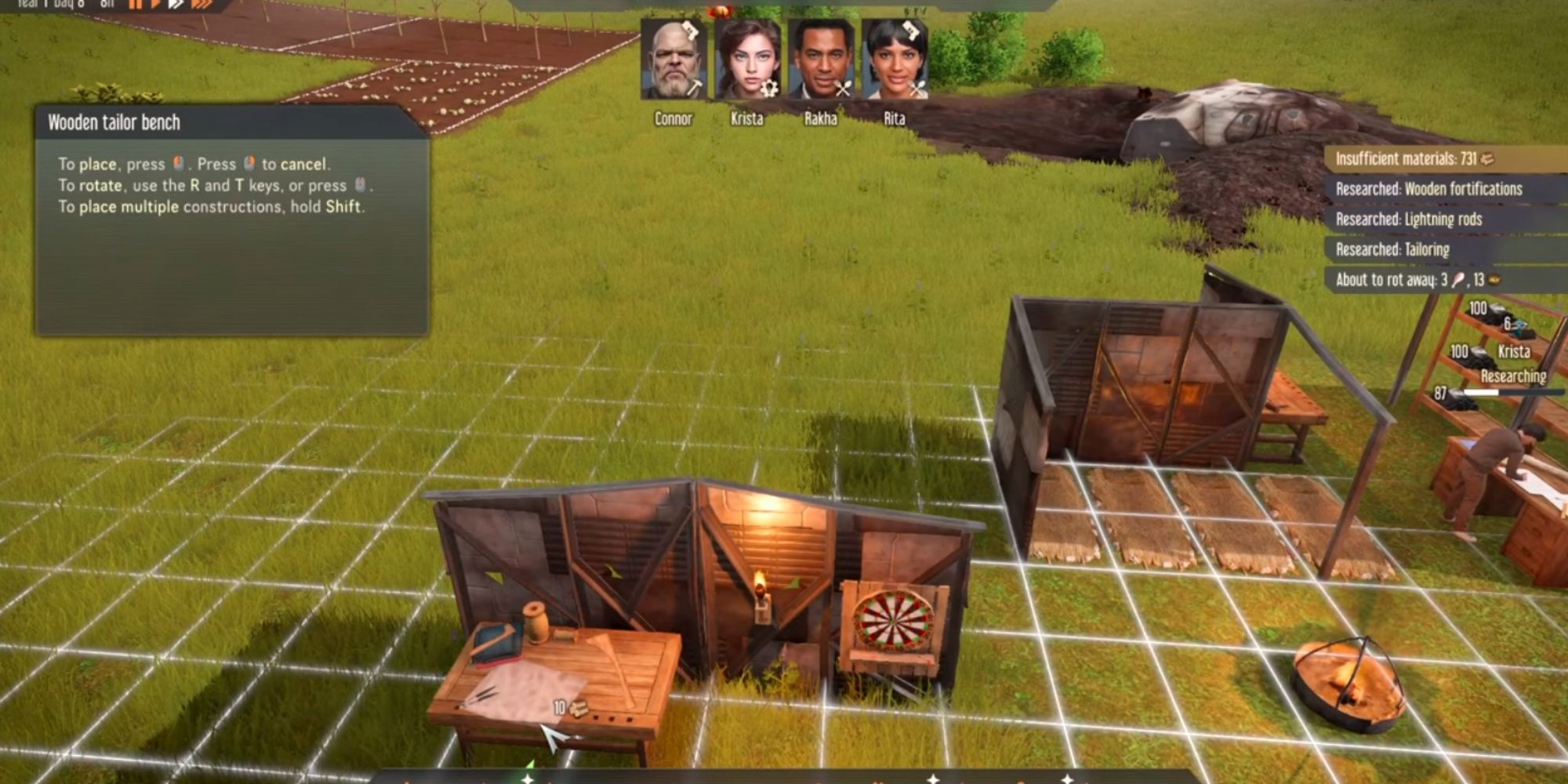Activate the double-arrow fast forward speed

click(x=177, y=6)
